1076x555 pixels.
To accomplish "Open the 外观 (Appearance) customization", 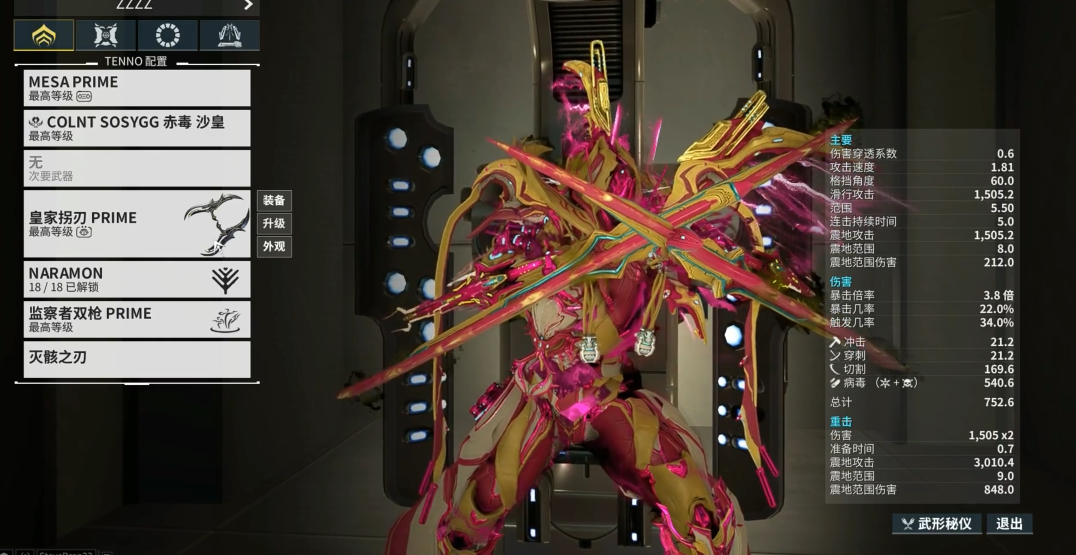I will point(274,247).
